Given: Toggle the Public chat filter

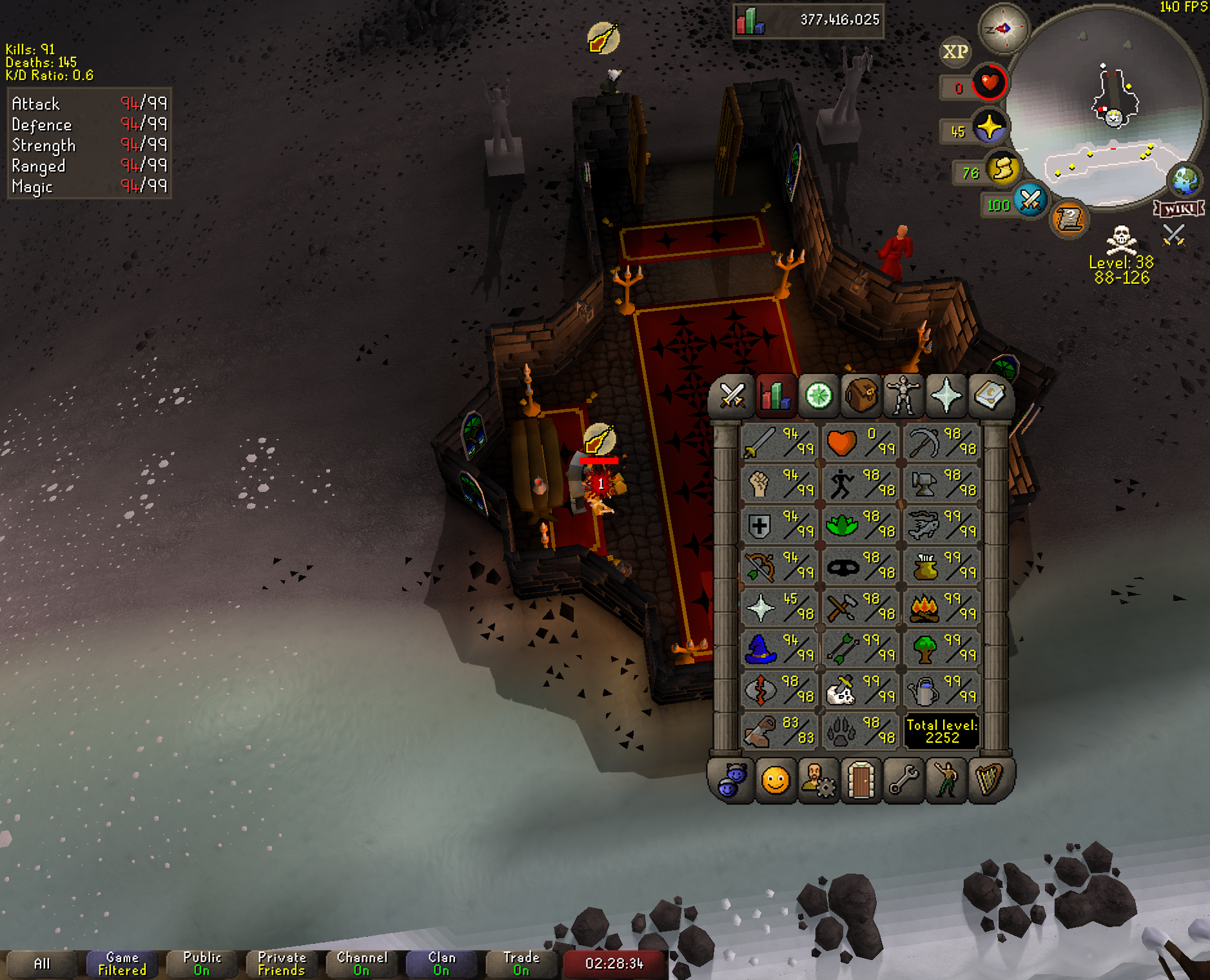Looking at the screenshot, I should pos(202,964).
